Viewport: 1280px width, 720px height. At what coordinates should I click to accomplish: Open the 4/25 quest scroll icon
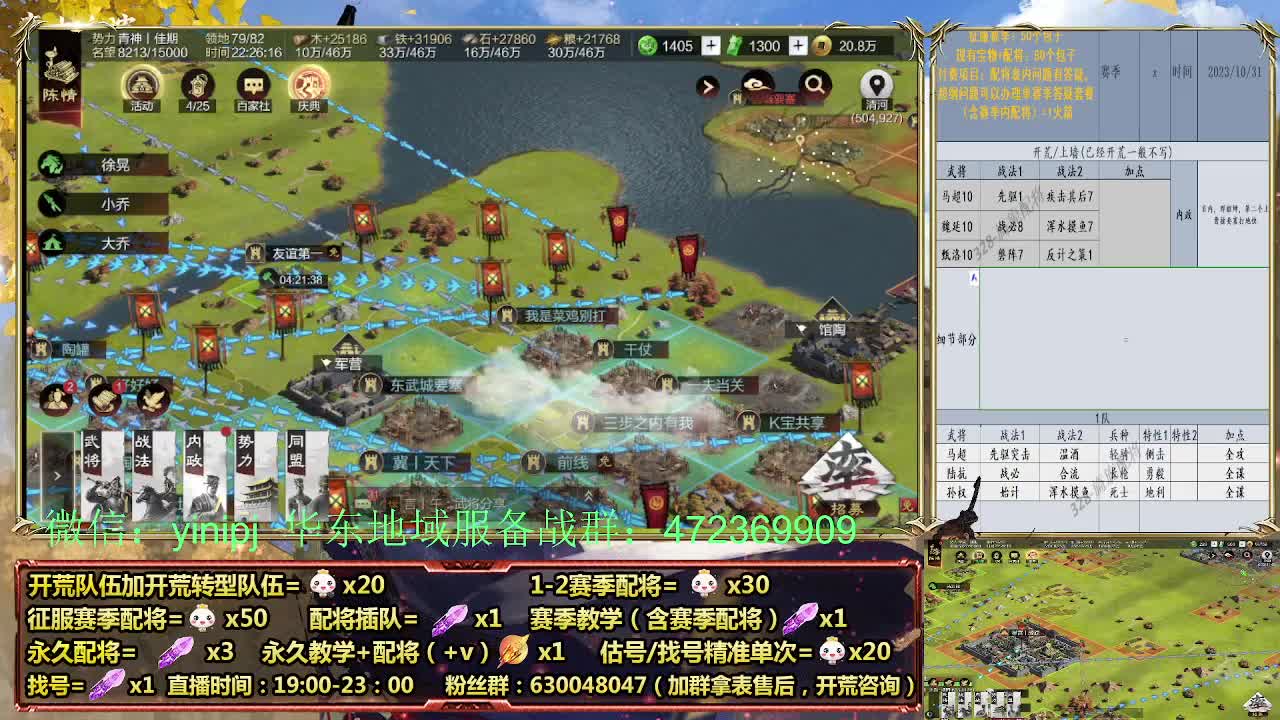coord(197,83)
